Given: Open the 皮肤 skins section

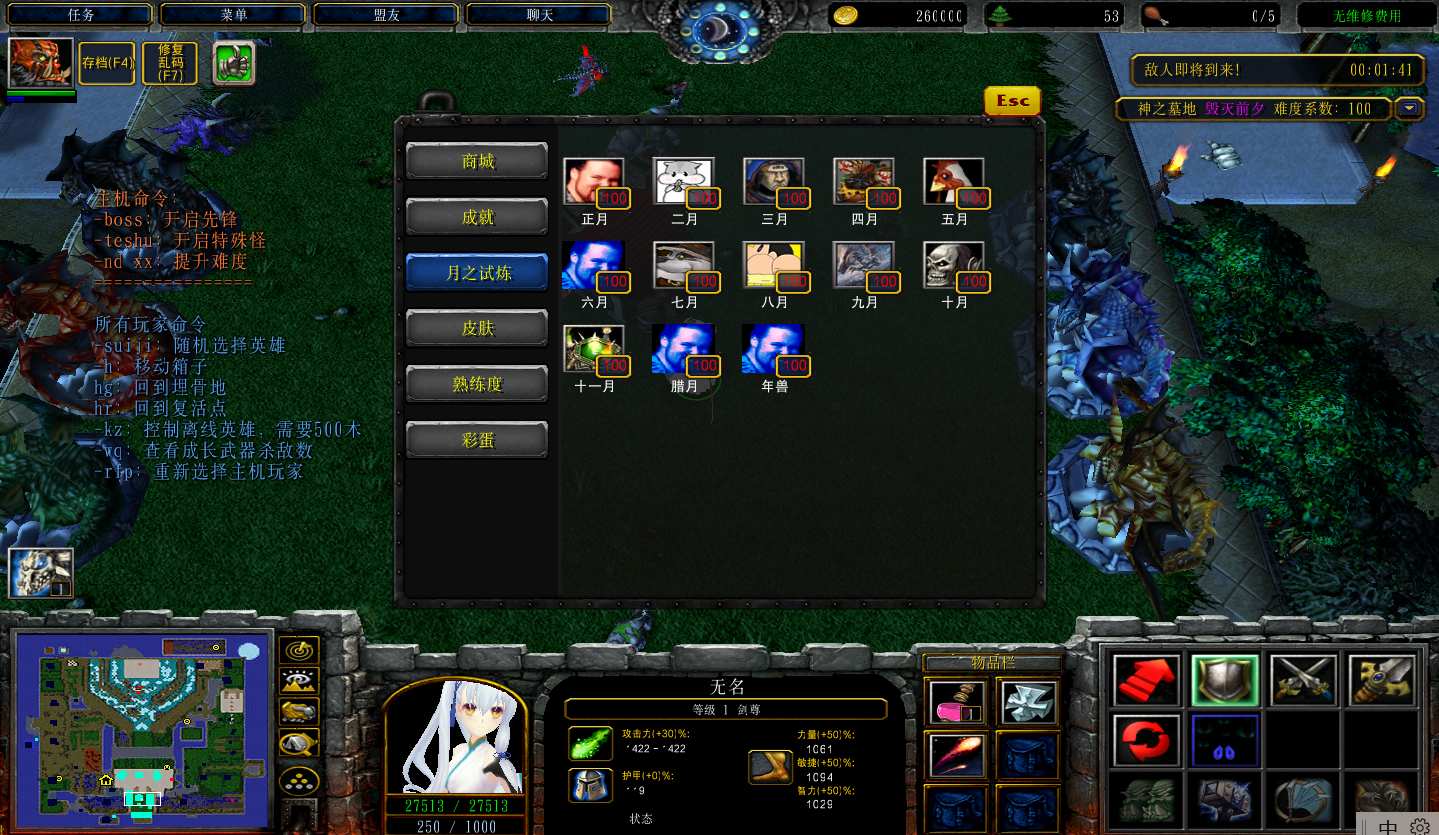Looking at the screenshot, I should [477, 328].
